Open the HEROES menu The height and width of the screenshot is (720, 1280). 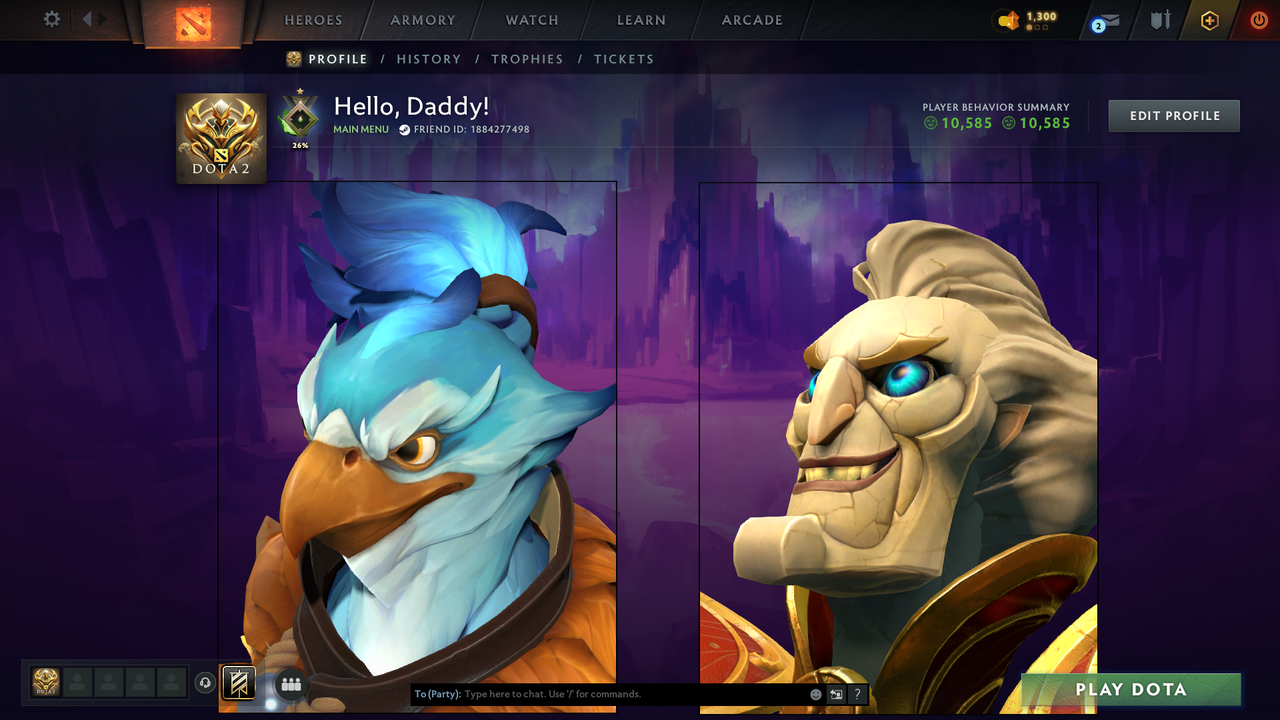[x=313, y=19]
